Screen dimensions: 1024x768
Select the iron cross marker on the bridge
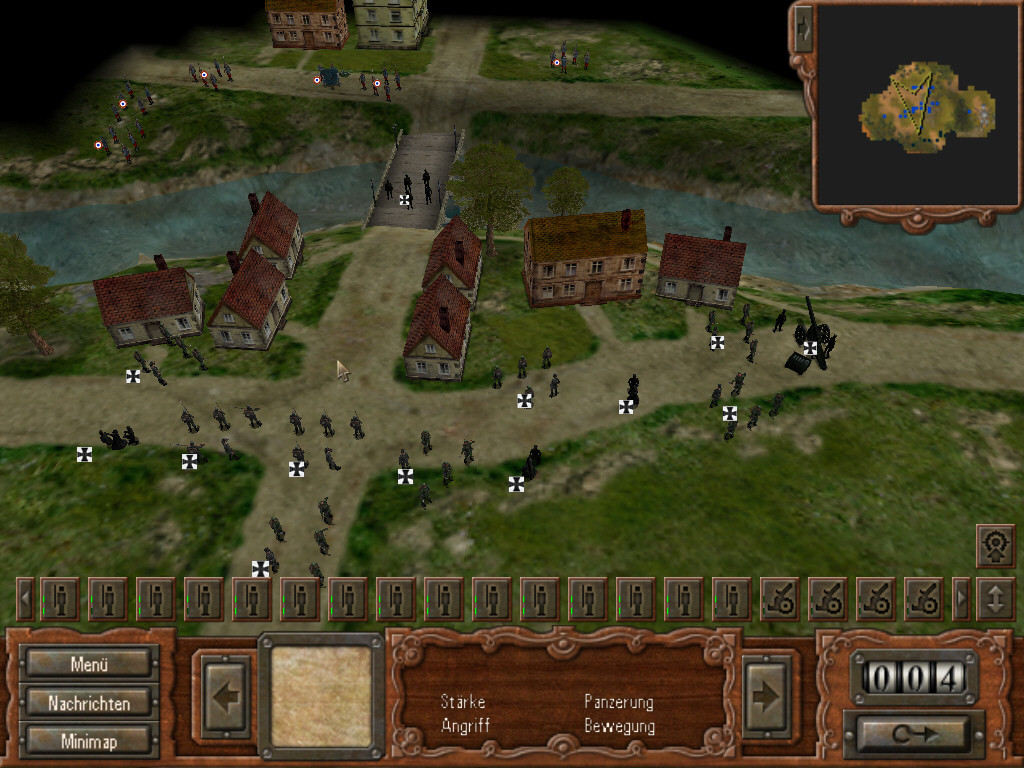tap(405, 200)
